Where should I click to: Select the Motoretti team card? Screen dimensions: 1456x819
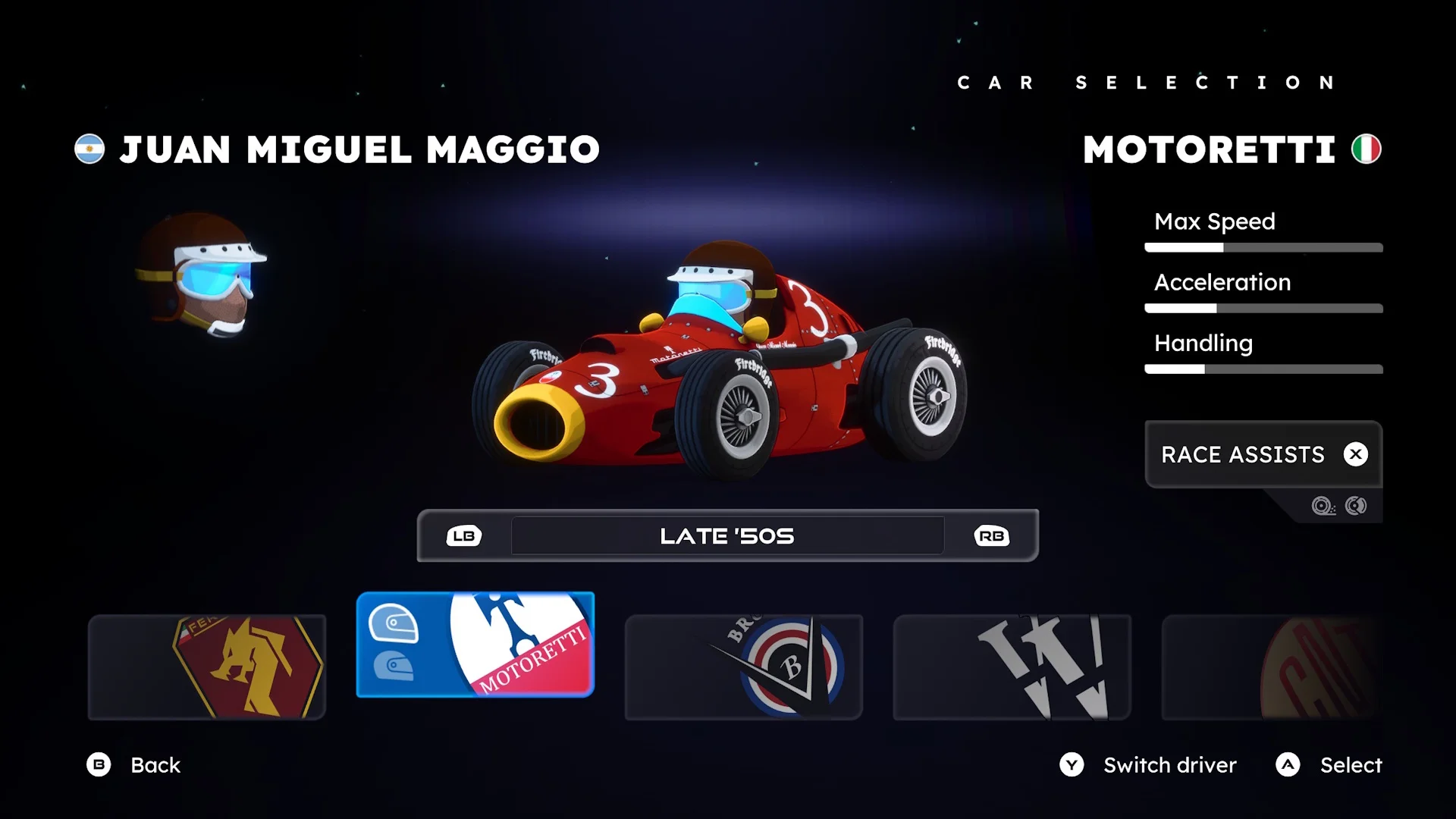click(x=475, y=645)
